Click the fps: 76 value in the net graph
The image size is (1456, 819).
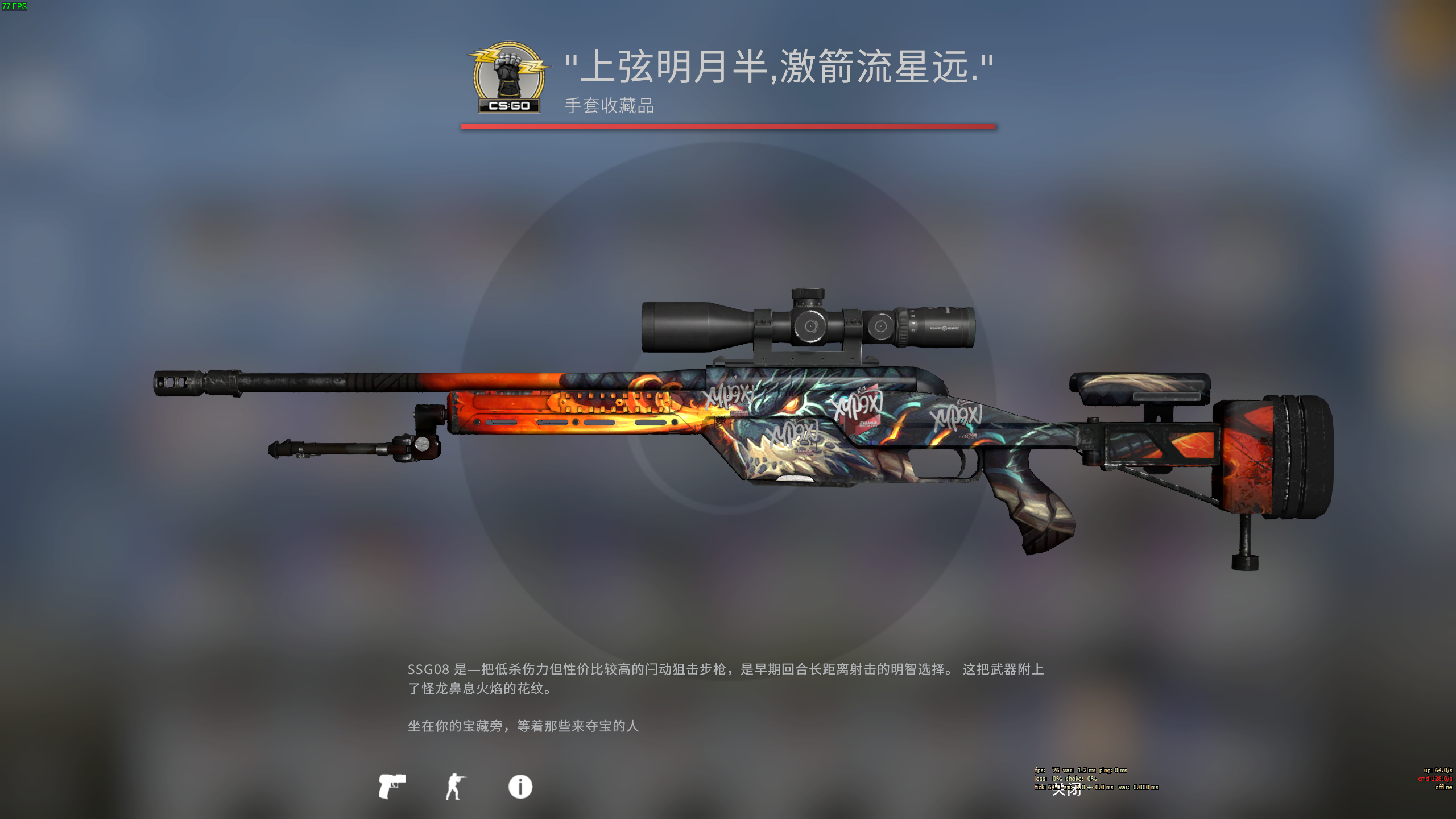click(1056, 770)
